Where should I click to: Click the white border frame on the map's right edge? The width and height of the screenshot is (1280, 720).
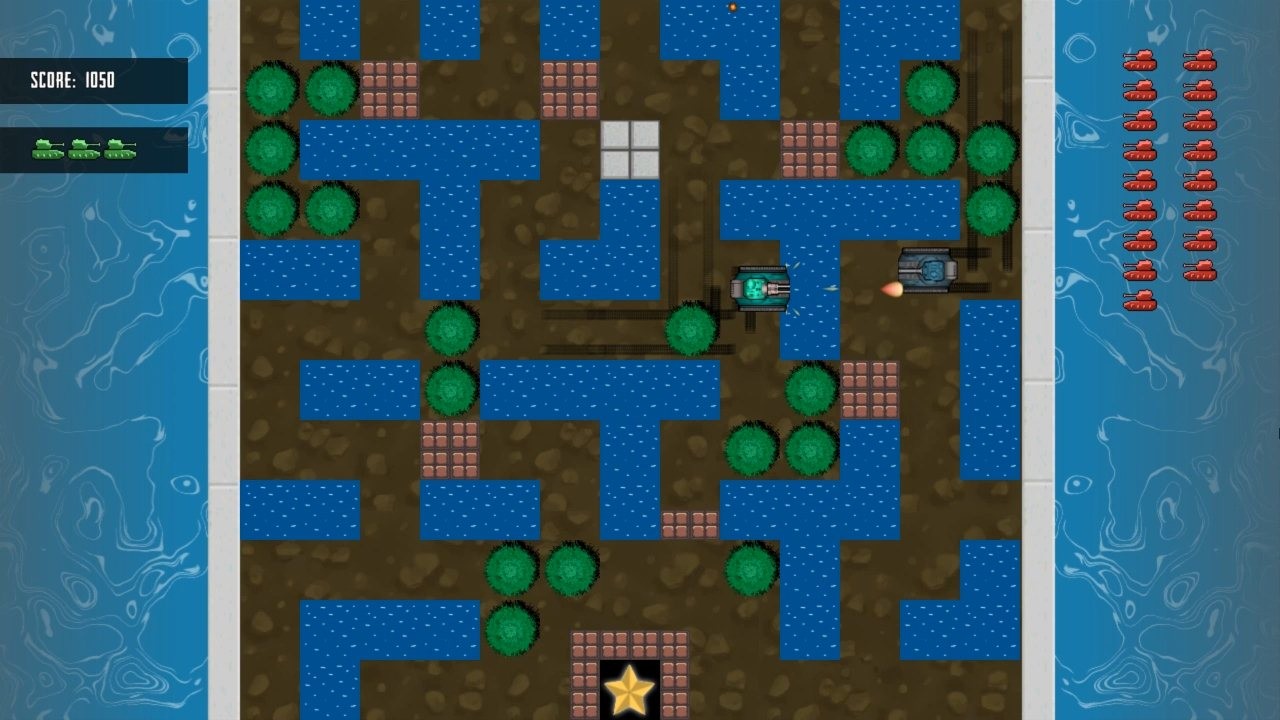click(1035, 360)
